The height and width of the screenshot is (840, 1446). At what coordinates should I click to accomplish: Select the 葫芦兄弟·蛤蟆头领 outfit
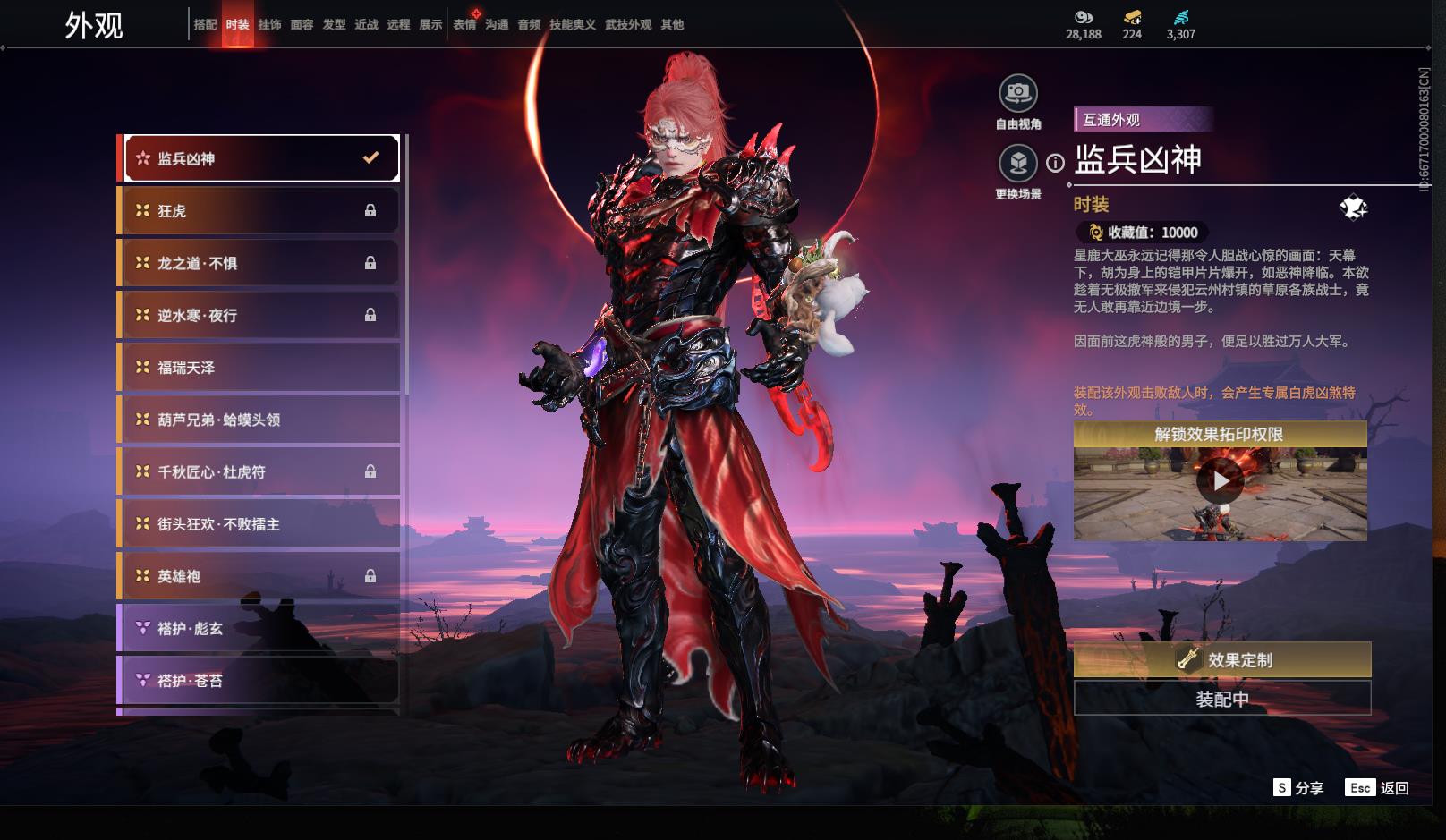point(259,420)
